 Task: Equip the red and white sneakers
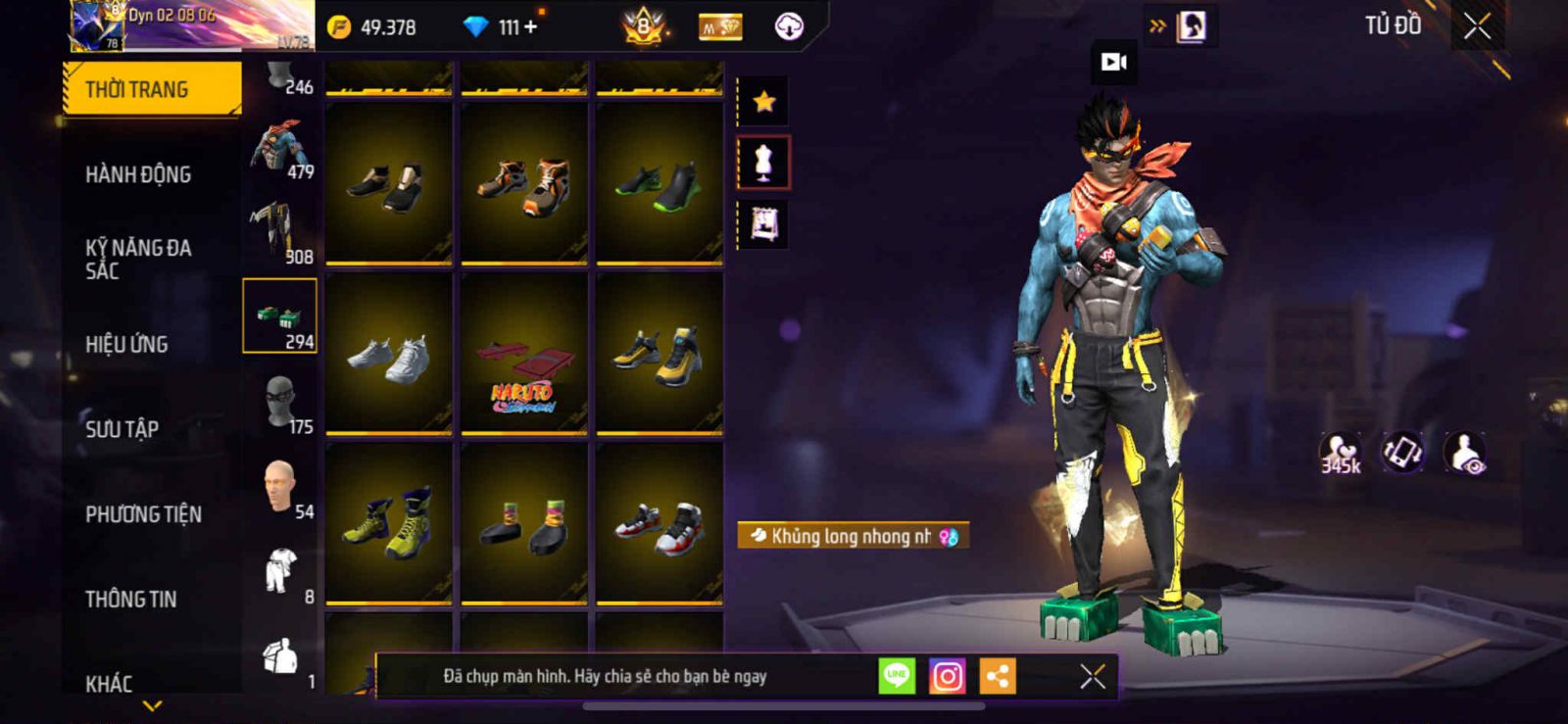point(659,524)
